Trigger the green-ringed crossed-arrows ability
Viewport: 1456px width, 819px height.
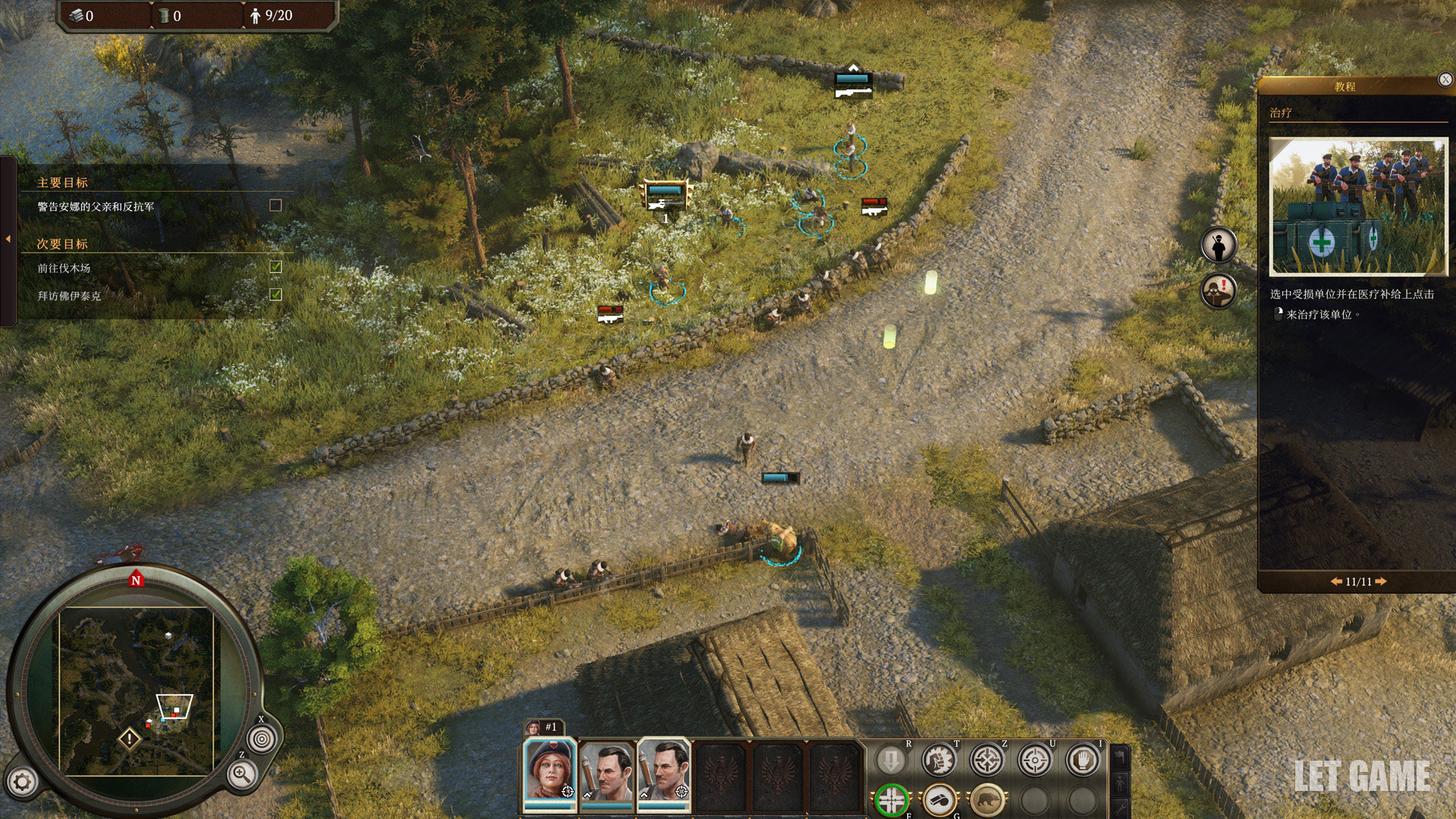(892, 799)
